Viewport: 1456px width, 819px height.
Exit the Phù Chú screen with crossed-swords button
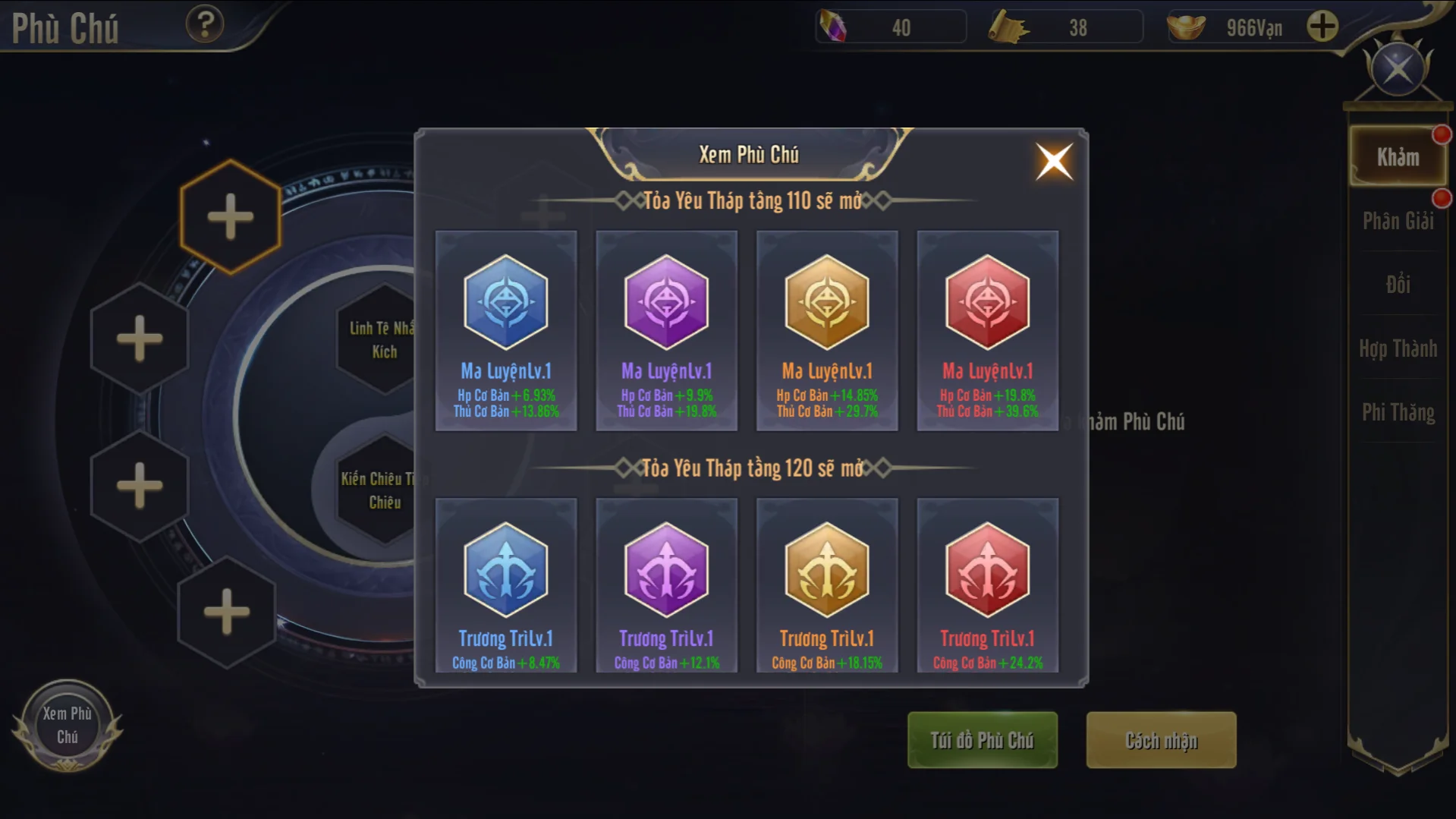pos(1398,70)
